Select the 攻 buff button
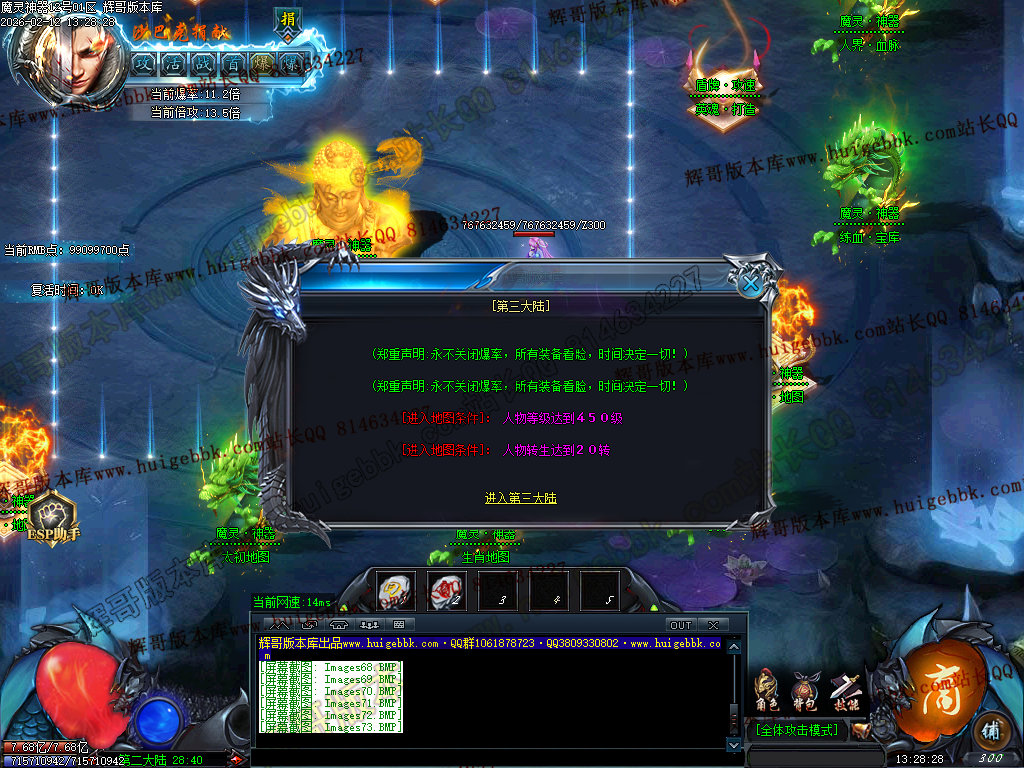The width and height of the screenshot is (1024, 768). click(x=143, y=63)
